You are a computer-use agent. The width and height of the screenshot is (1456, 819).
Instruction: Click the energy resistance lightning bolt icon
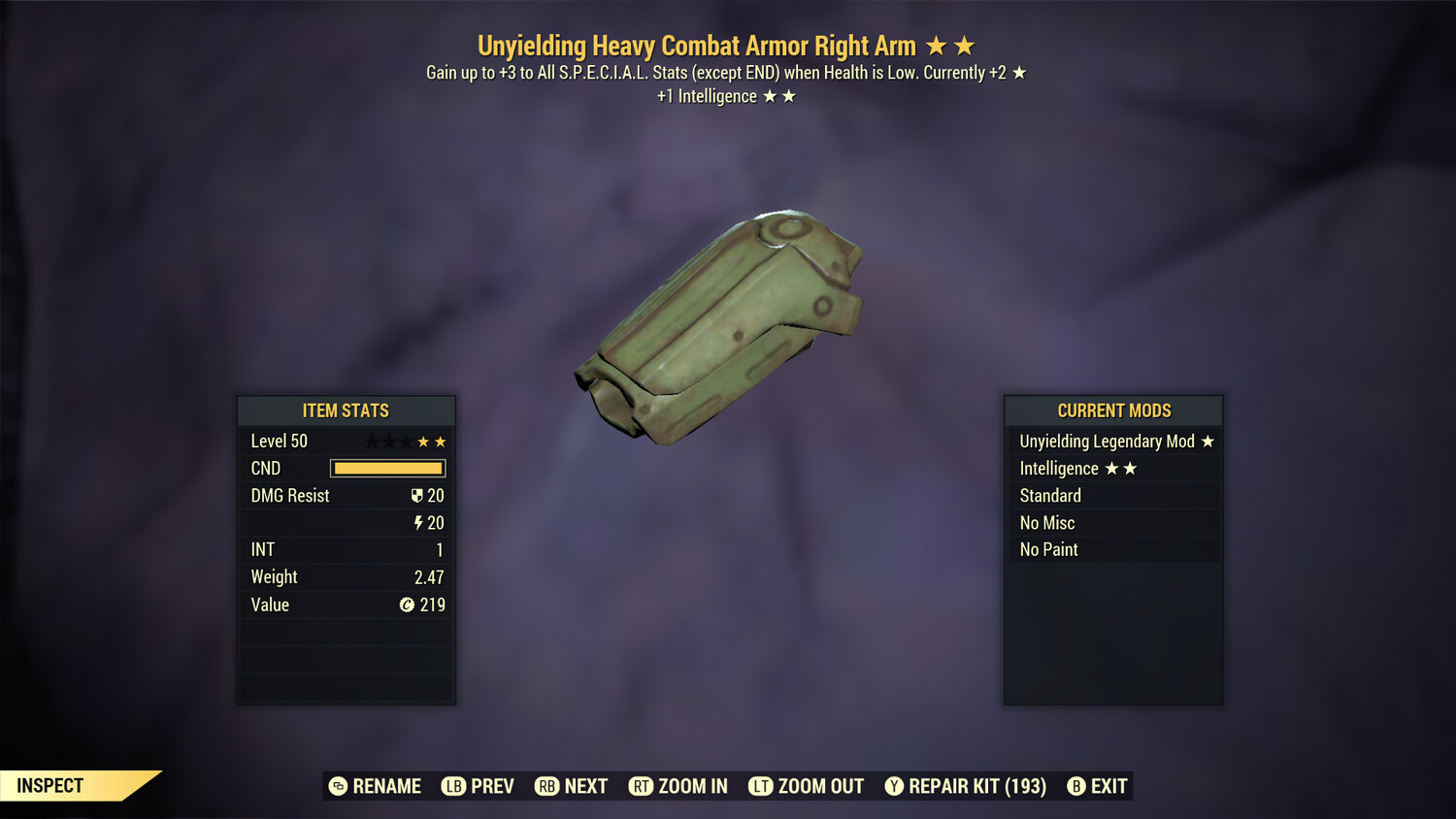418,522
